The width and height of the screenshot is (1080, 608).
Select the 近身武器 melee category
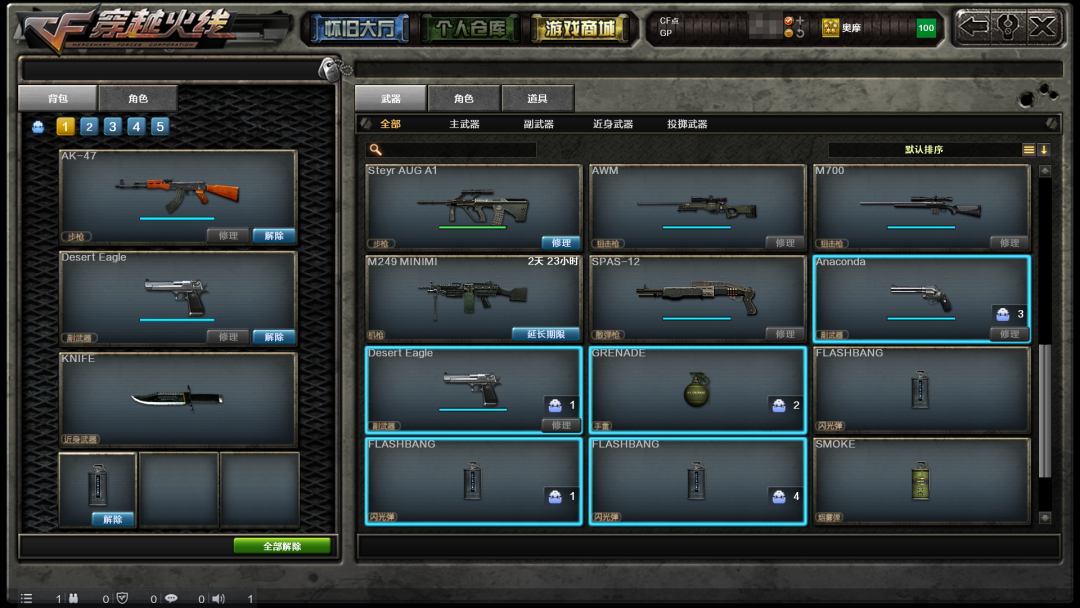click(612, 124)
